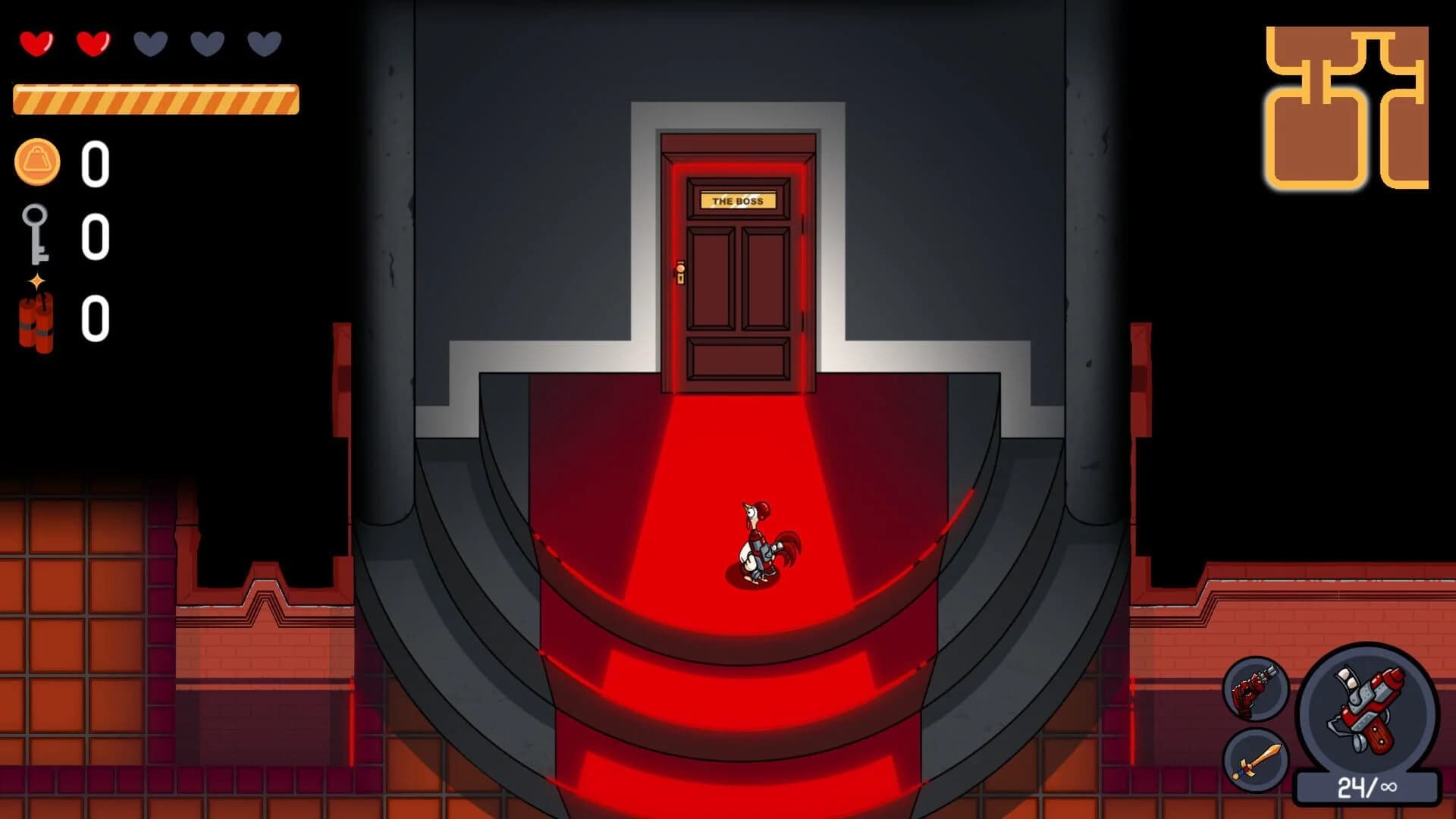Screen dimensions: 1456x819
Task: Click the first red heart icon
Action: (x=36, y=43)
